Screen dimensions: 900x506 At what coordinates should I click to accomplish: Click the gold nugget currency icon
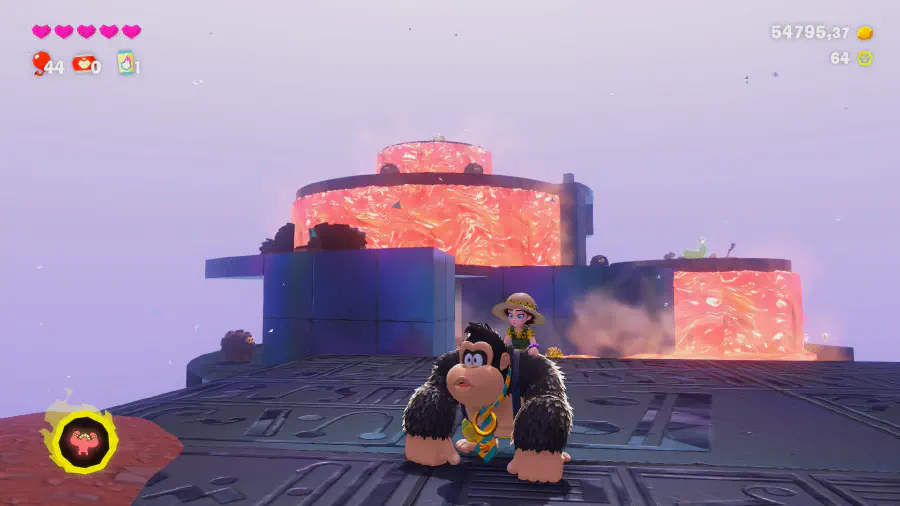(x=865, y=33)
